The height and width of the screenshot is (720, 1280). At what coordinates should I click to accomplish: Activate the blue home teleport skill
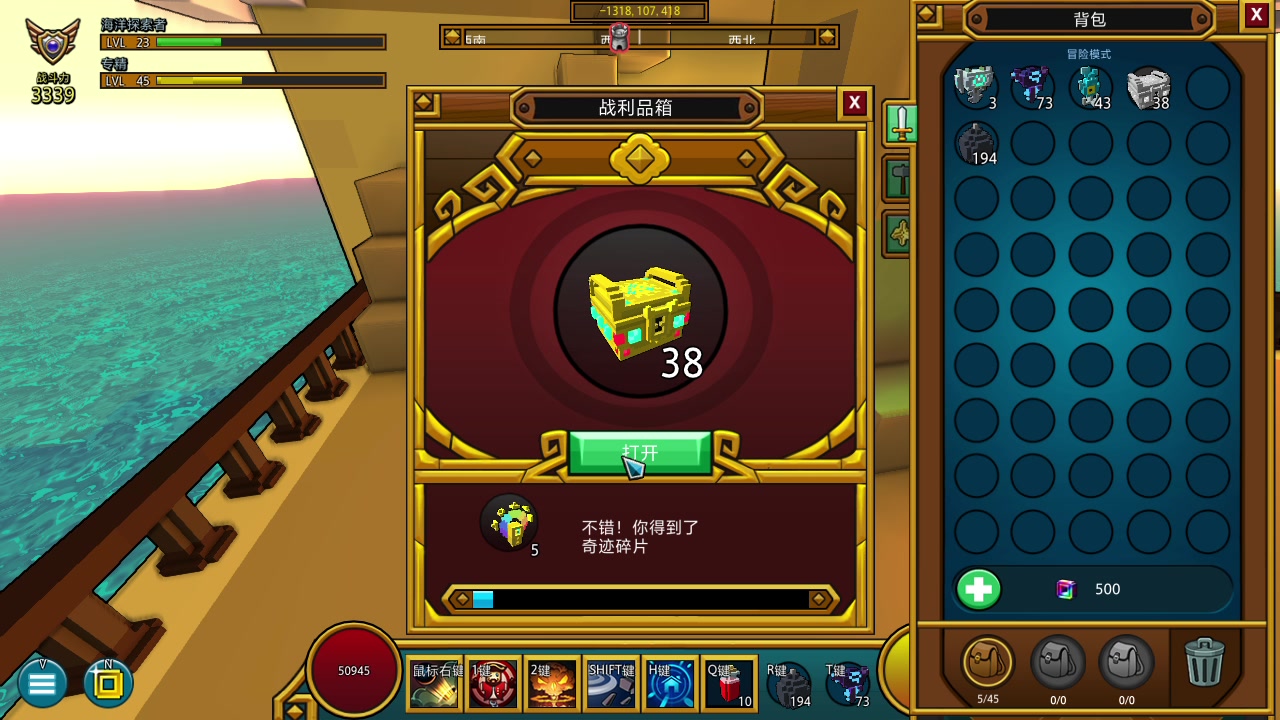click(670, 684)
